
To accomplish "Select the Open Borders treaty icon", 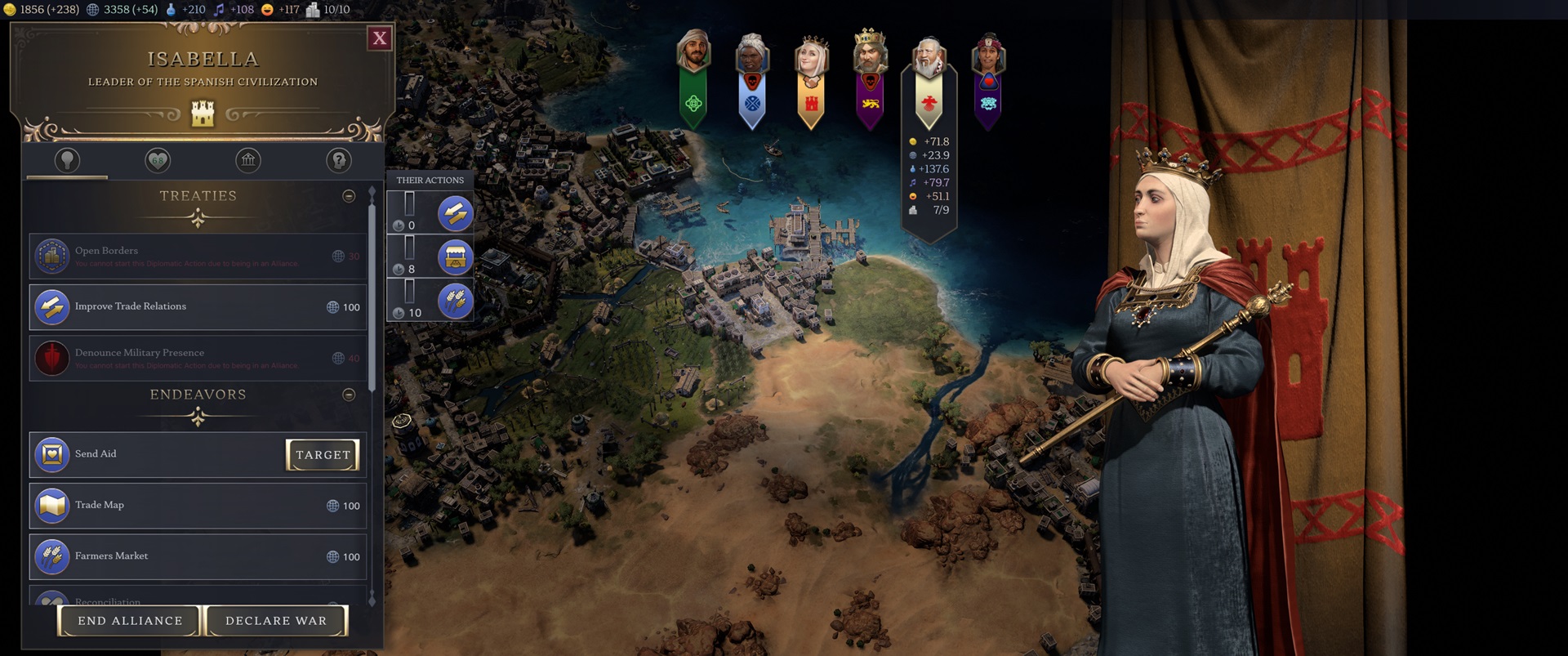I will coord(51,256).
